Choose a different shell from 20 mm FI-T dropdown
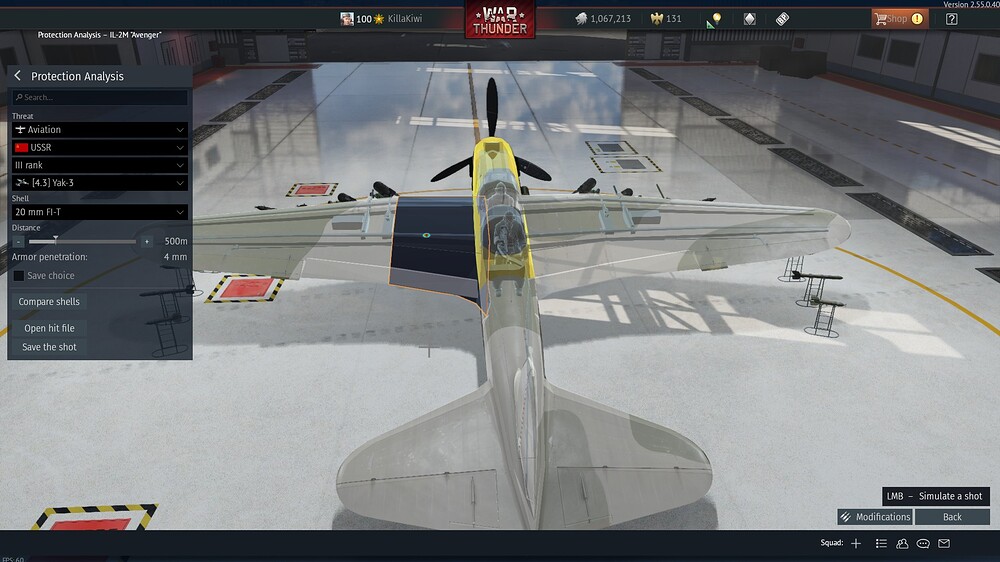Screen dimensions: 1000x562 tap(100, 212)
